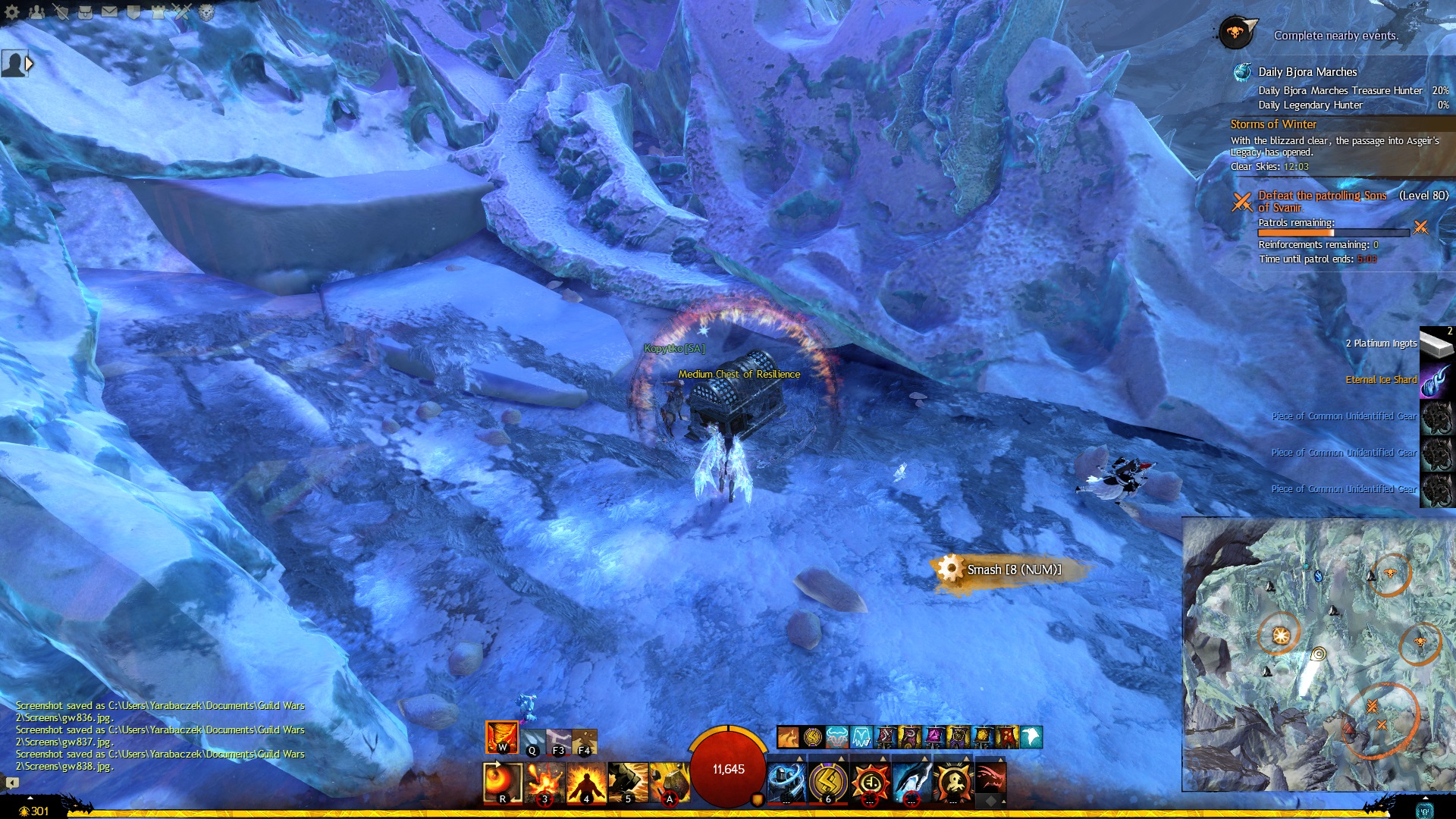The image size is (1456, 819).
Task: Open the World vs World castle icon
Action: point(158,11)
